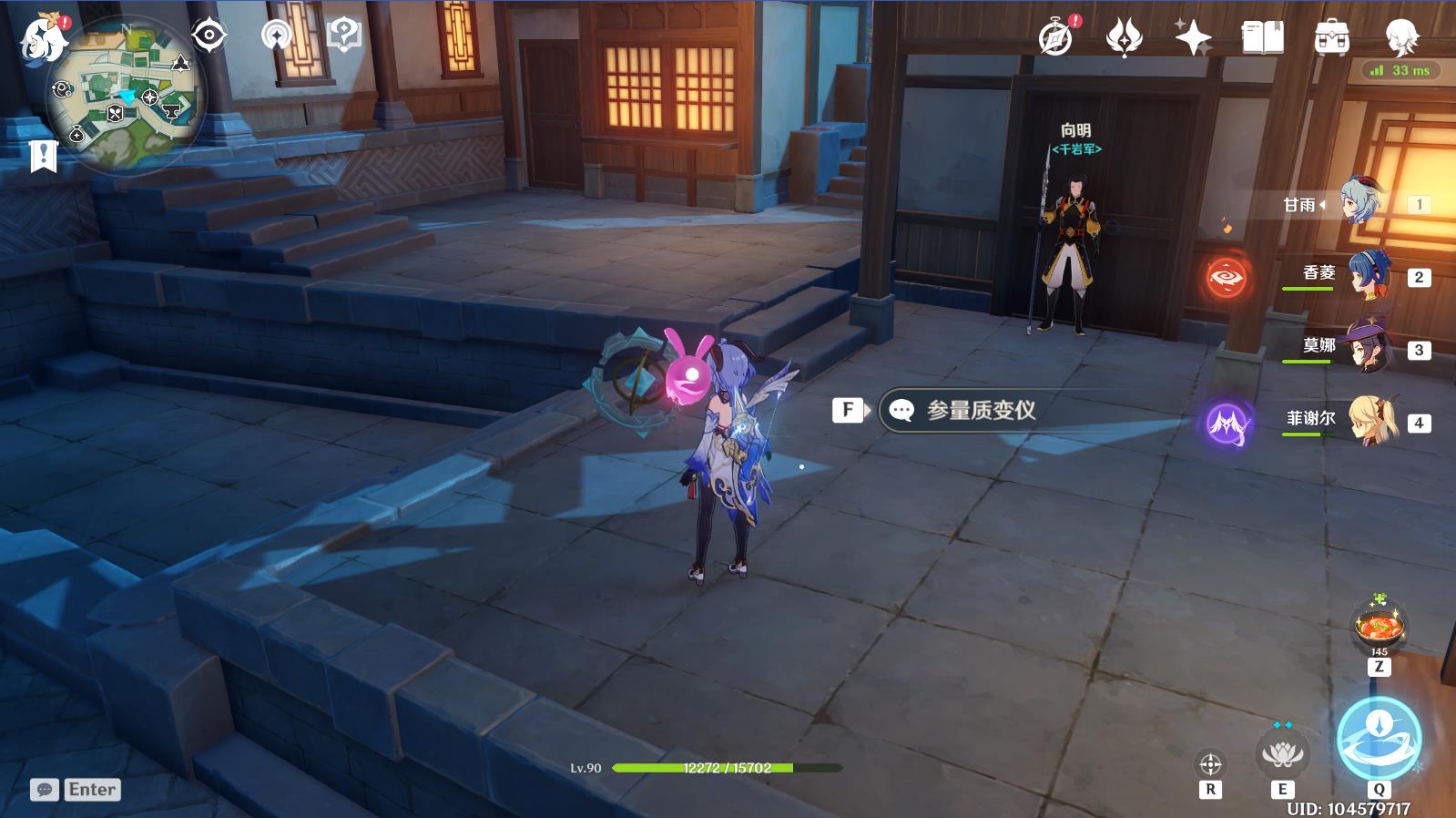Switch to party member 香菱

click(x=1368, y=275)
